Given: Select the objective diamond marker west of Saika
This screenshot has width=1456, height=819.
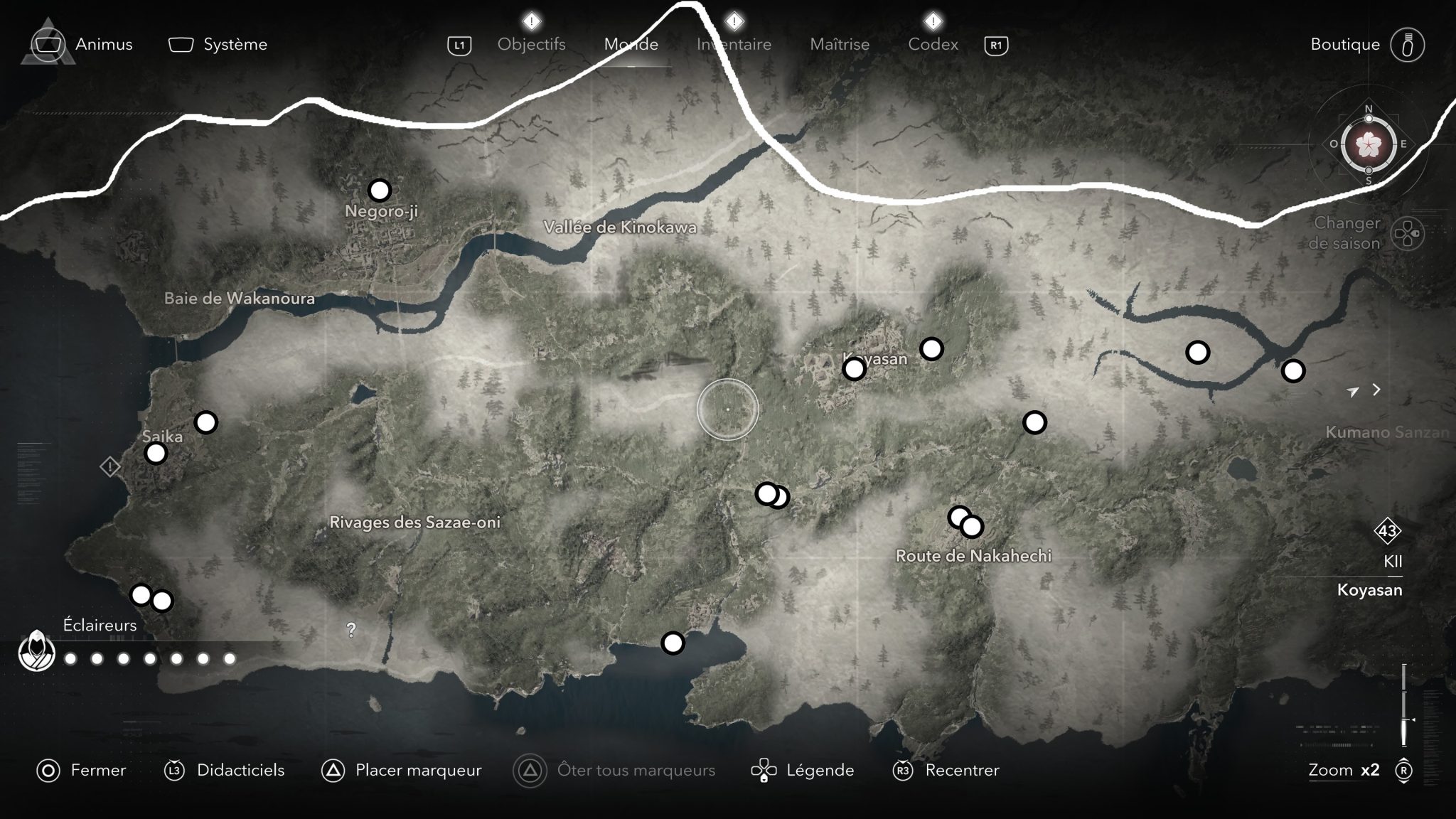Looking at the screenshot, I should (110, 467).
